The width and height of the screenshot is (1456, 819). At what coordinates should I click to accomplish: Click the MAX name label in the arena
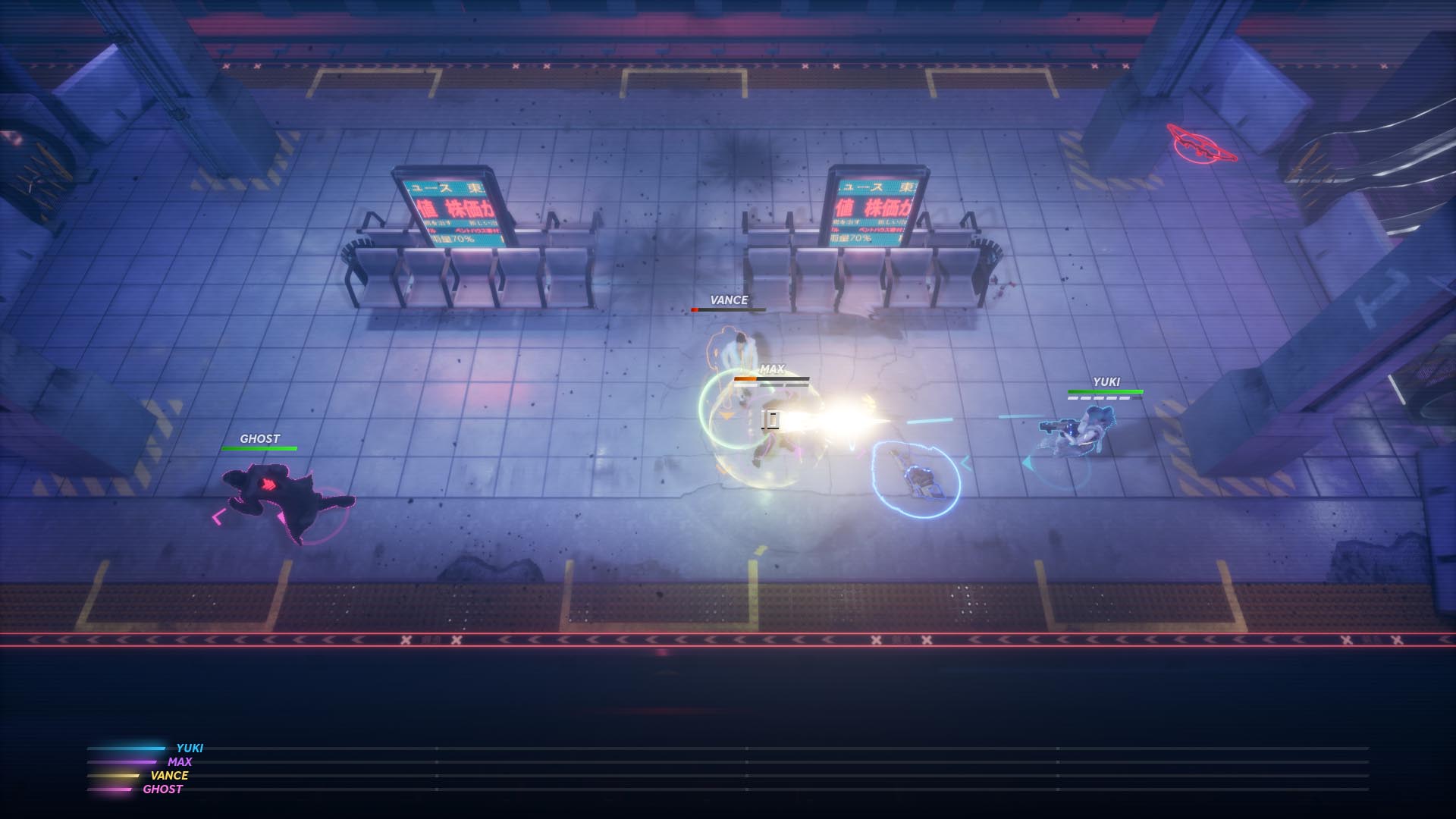[773, 371]
